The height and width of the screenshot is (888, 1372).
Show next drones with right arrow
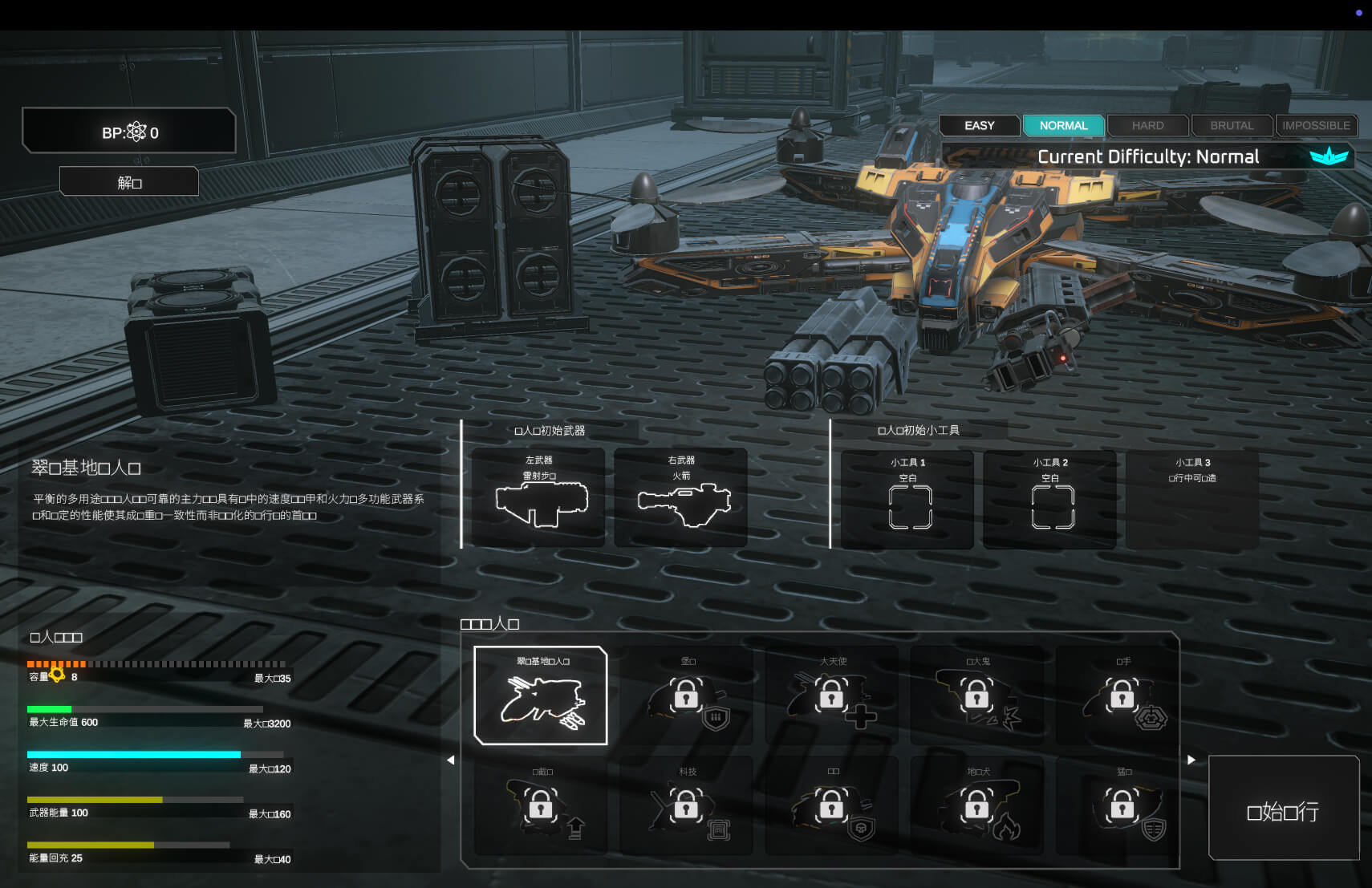pyautogui.click(x=1191, y=760)
